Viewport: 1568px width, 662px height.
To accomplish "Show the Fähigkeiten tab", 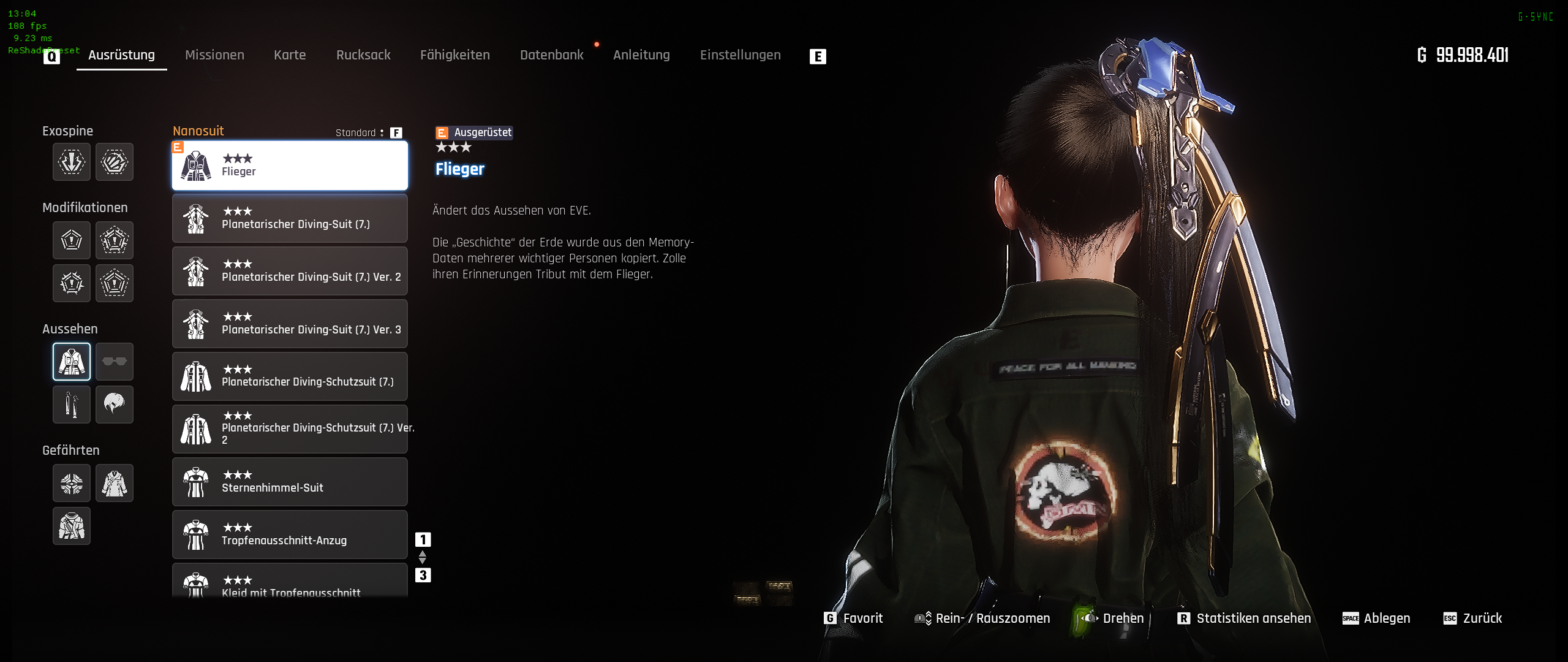I will tap(454, 55).
